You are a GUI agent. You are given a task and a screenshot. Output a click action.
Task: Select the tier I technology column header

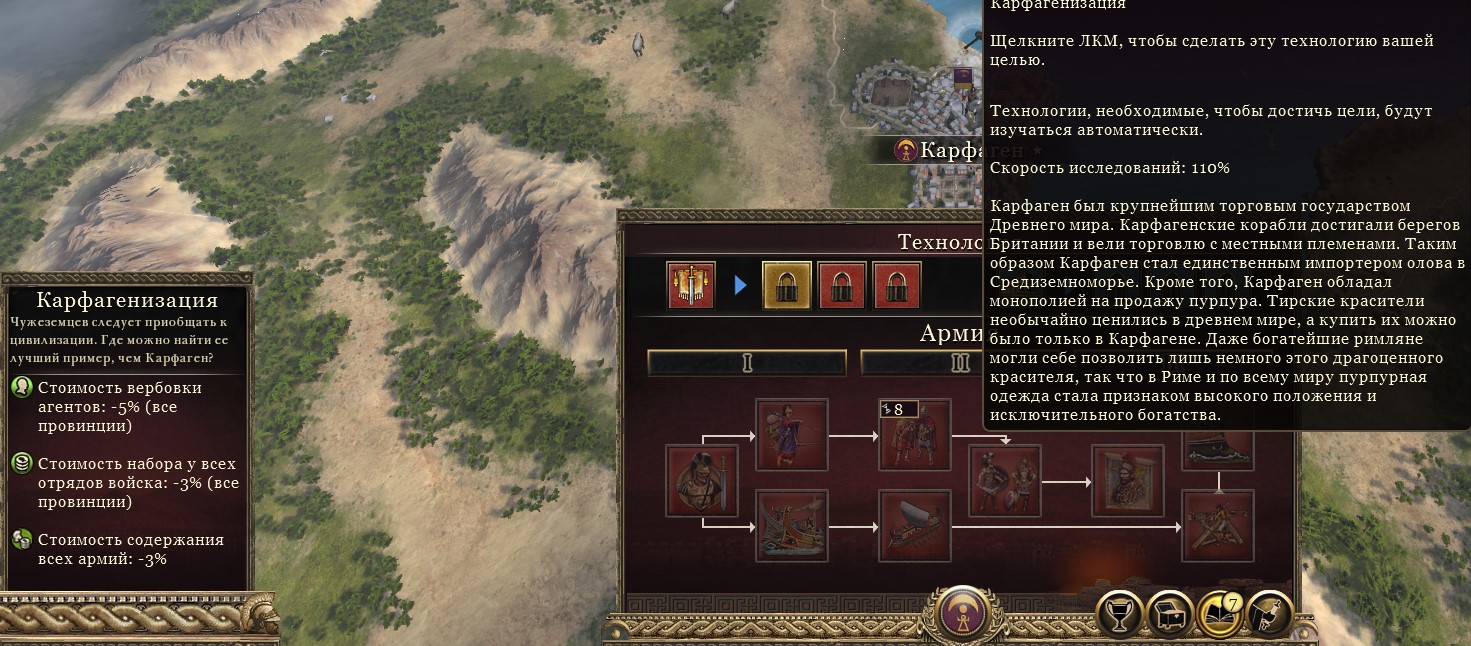coord(746,362)
